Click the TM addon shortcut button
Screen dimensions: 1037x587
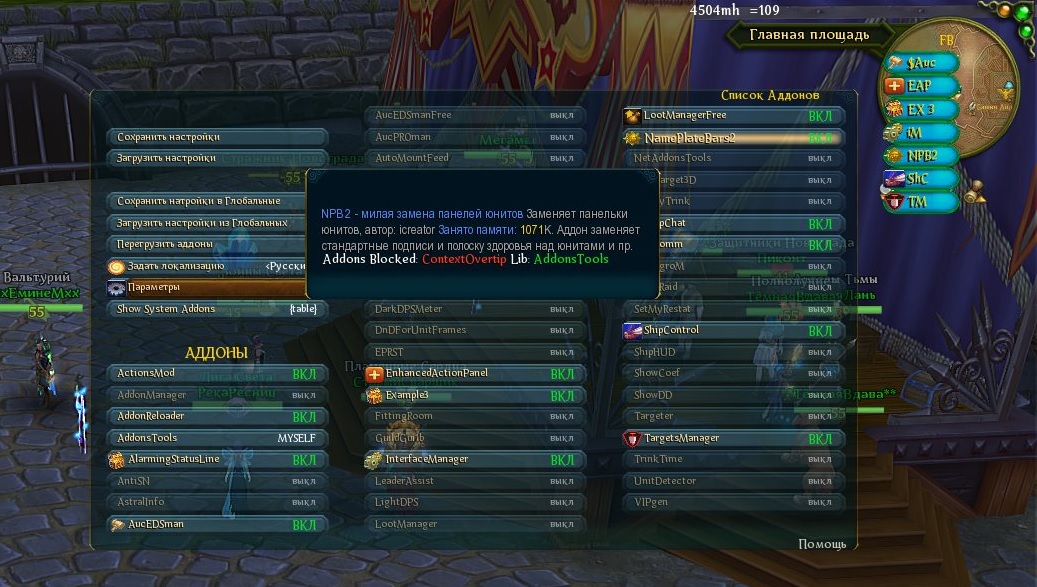pos(918,201)
